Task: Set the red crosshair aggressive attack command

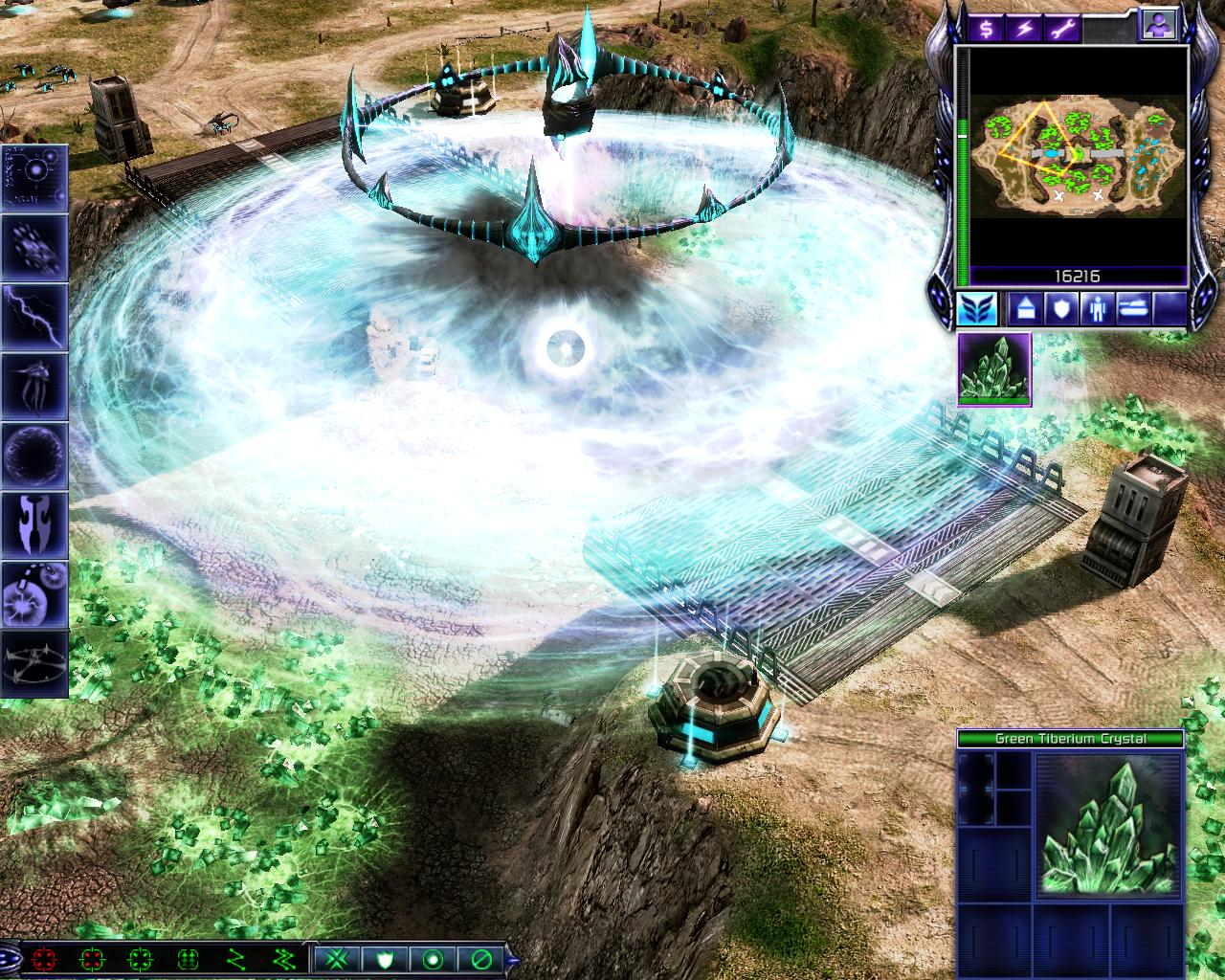Action: 43,959
